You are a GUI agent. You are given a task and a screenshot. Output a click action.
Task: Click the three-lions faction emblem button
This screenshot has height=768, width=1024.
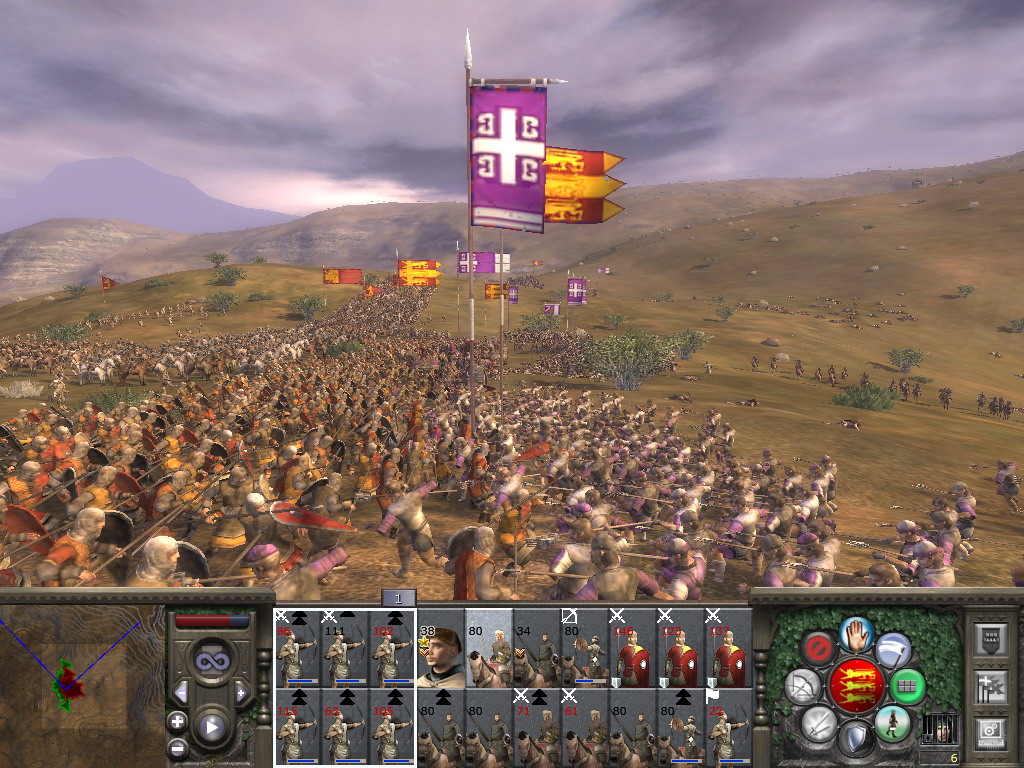click(x=856, y=686)
